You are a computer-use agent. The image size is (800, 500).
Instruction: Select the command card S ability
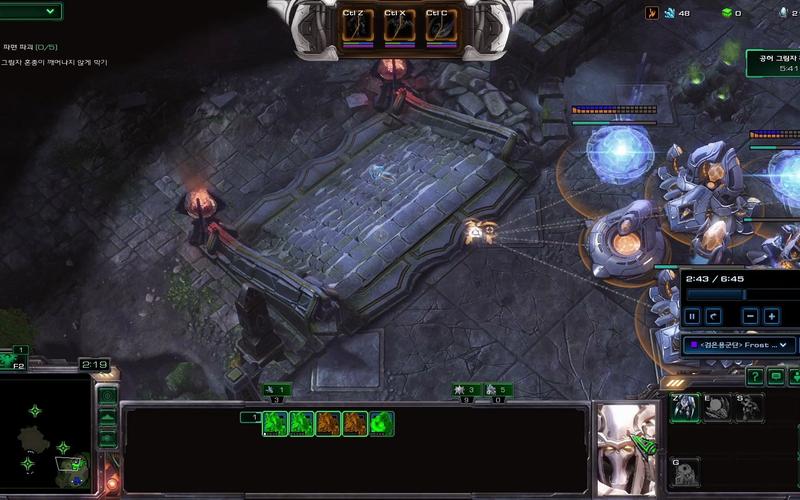[x=748, y=408]
